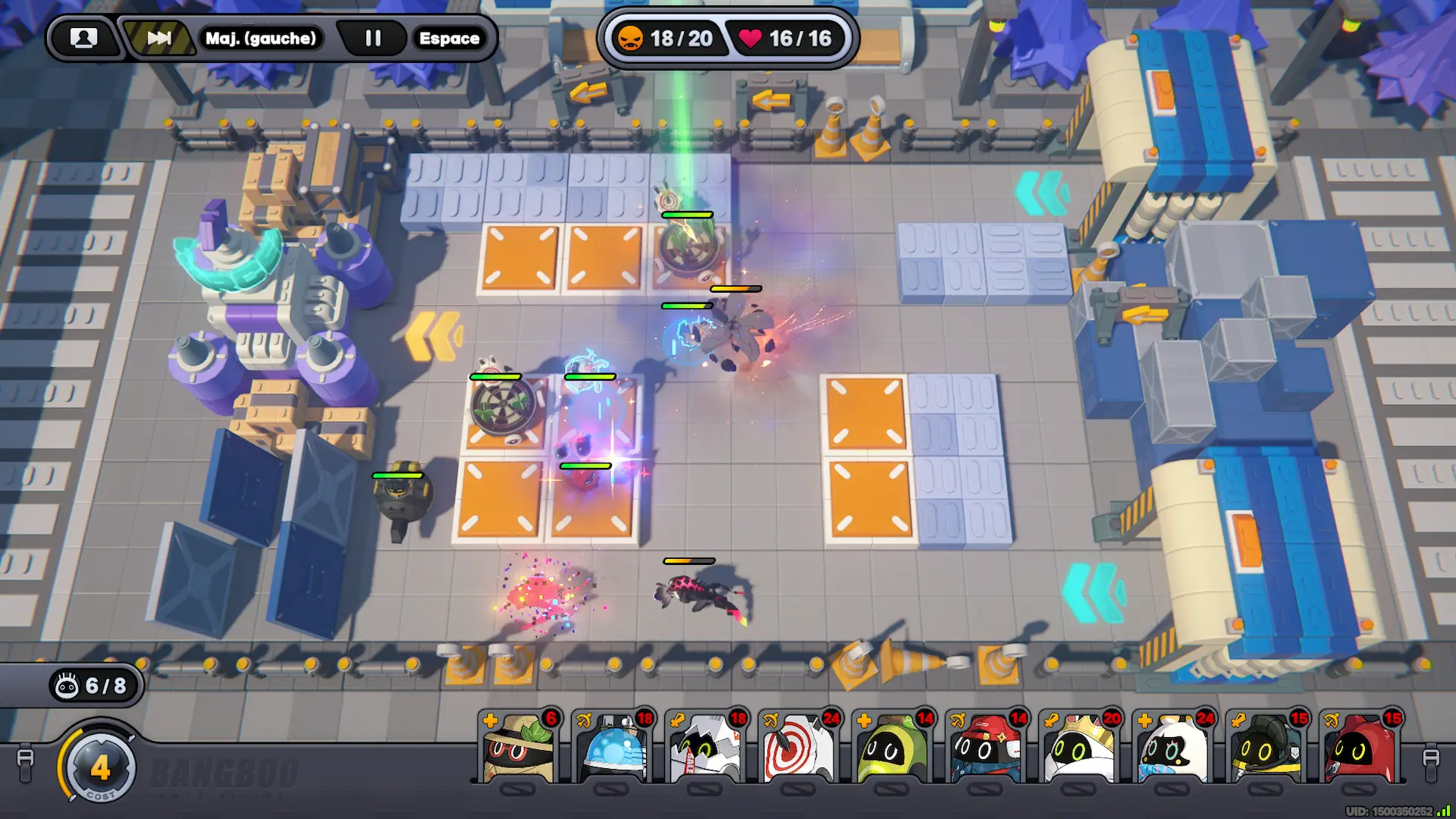Image resolution: width=1456 pixels, height=819 pixels.
Task: Pick the white shark-tooth Bangboo card
Action: coord(707,748)
